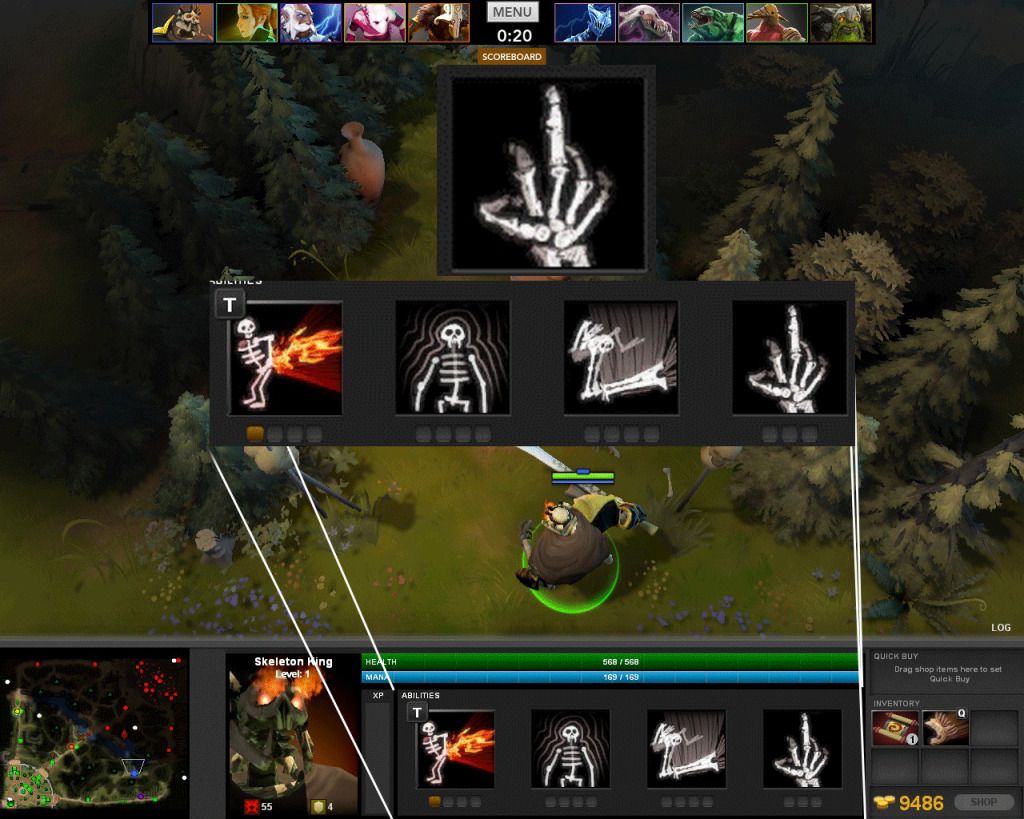This screenshot has height=819, width=1024.
Task: Select the skeleton hand ability next to the inventory
Action: 803,748
